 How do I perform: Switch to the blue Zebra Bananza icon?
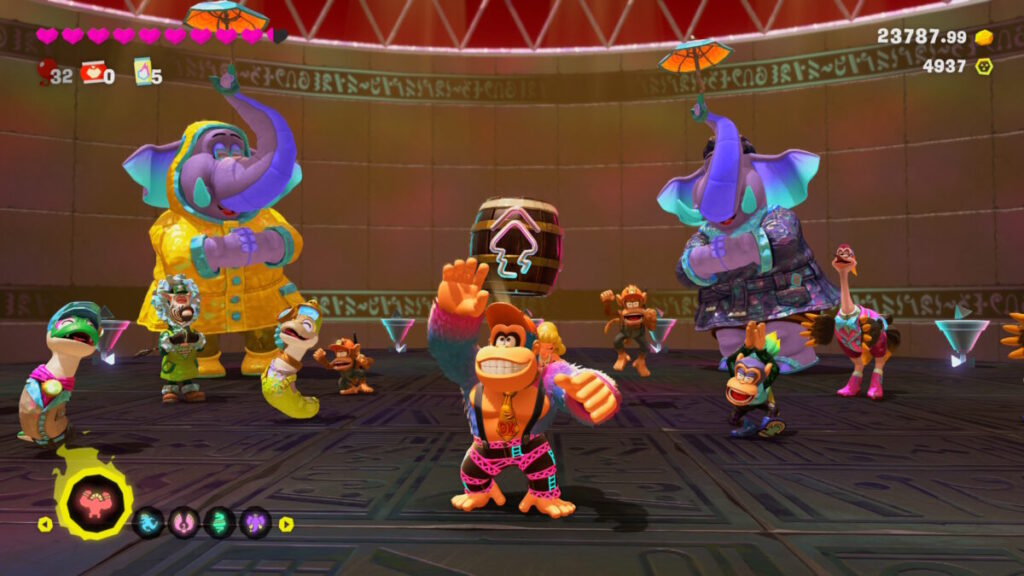pos(148,522)
